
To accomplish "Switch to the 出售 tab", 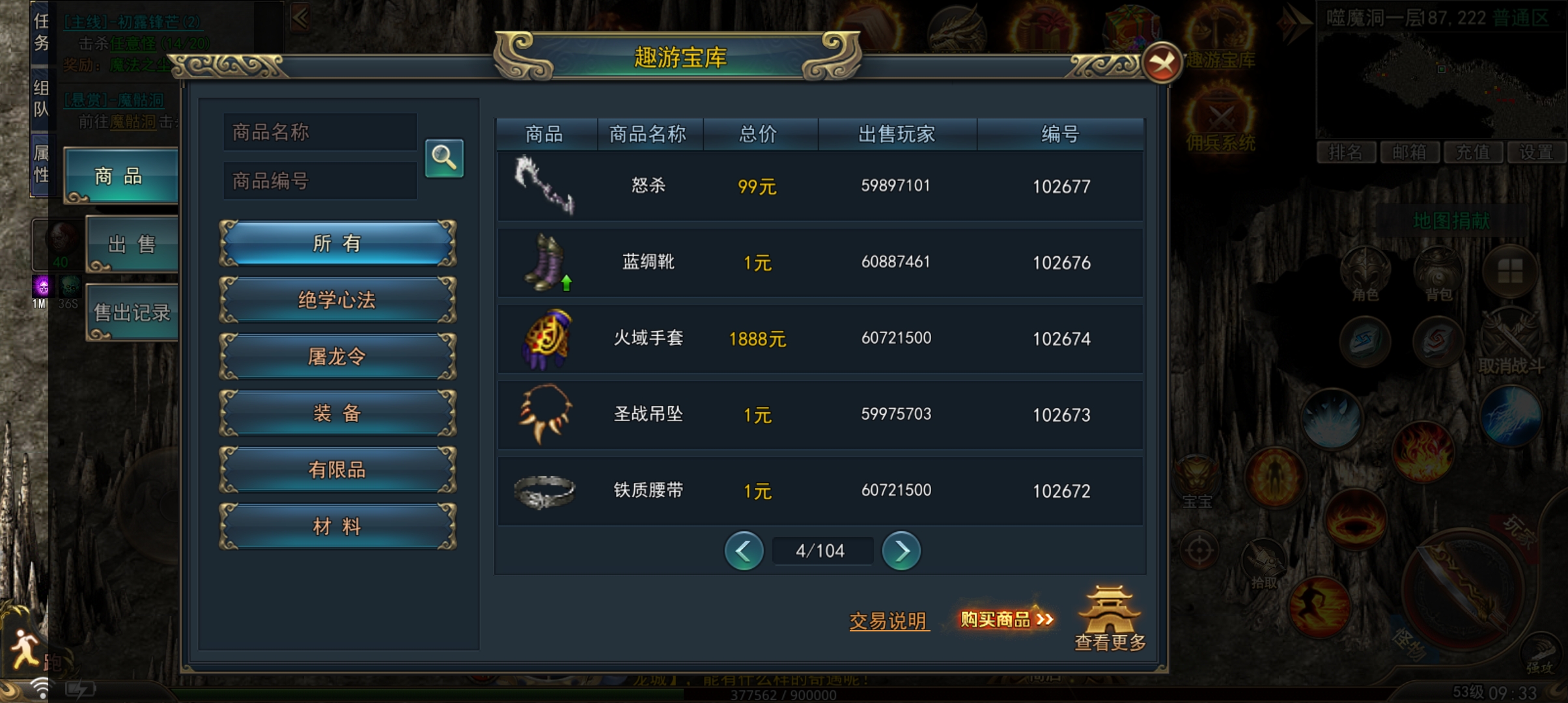I will click(130, 244).
